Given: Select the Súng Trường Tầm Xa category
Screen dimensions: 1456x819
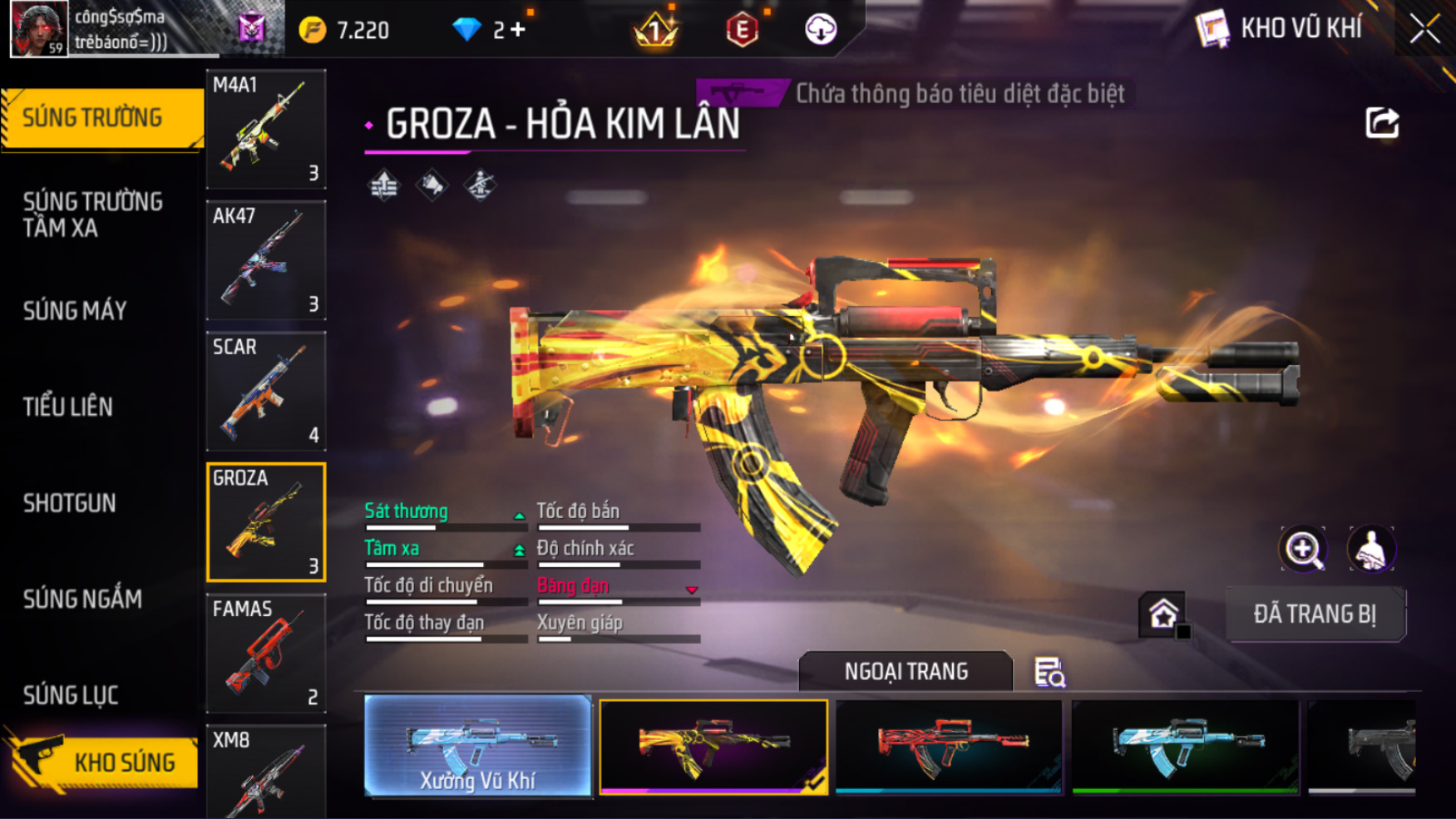Looking at the screenshot, I should coord(92,215).
